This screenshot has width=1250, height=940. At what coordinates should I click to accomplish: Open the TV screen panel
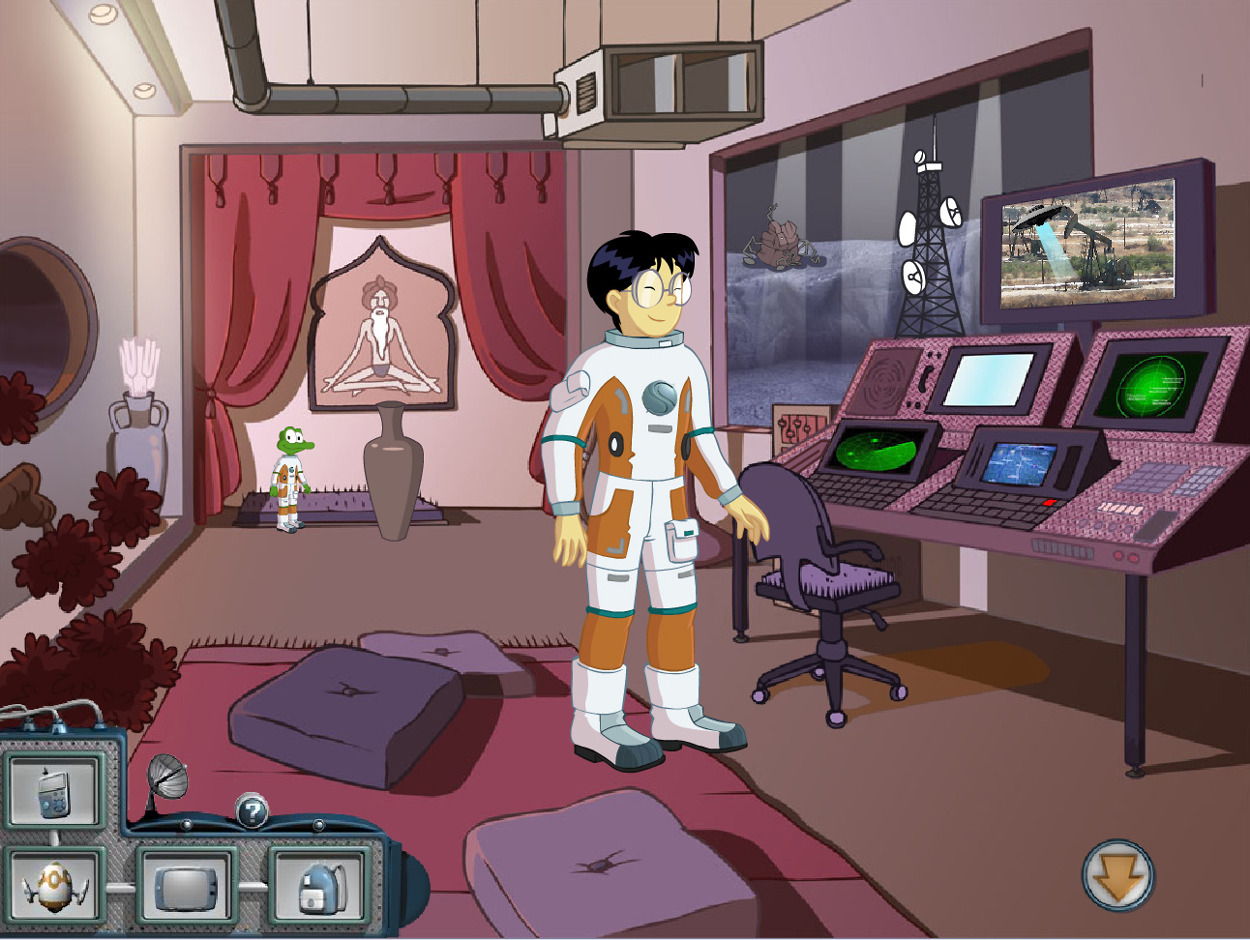point(187,886)
